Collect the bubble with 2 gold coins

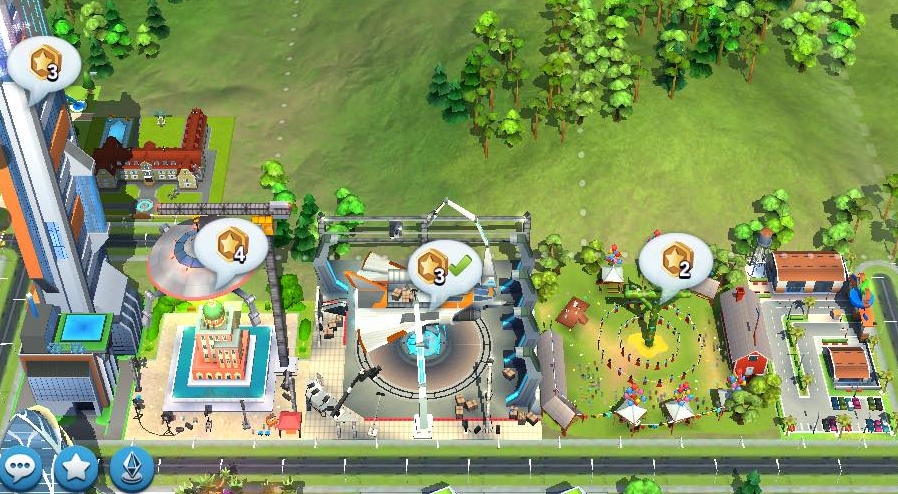(x=676, y=262)
